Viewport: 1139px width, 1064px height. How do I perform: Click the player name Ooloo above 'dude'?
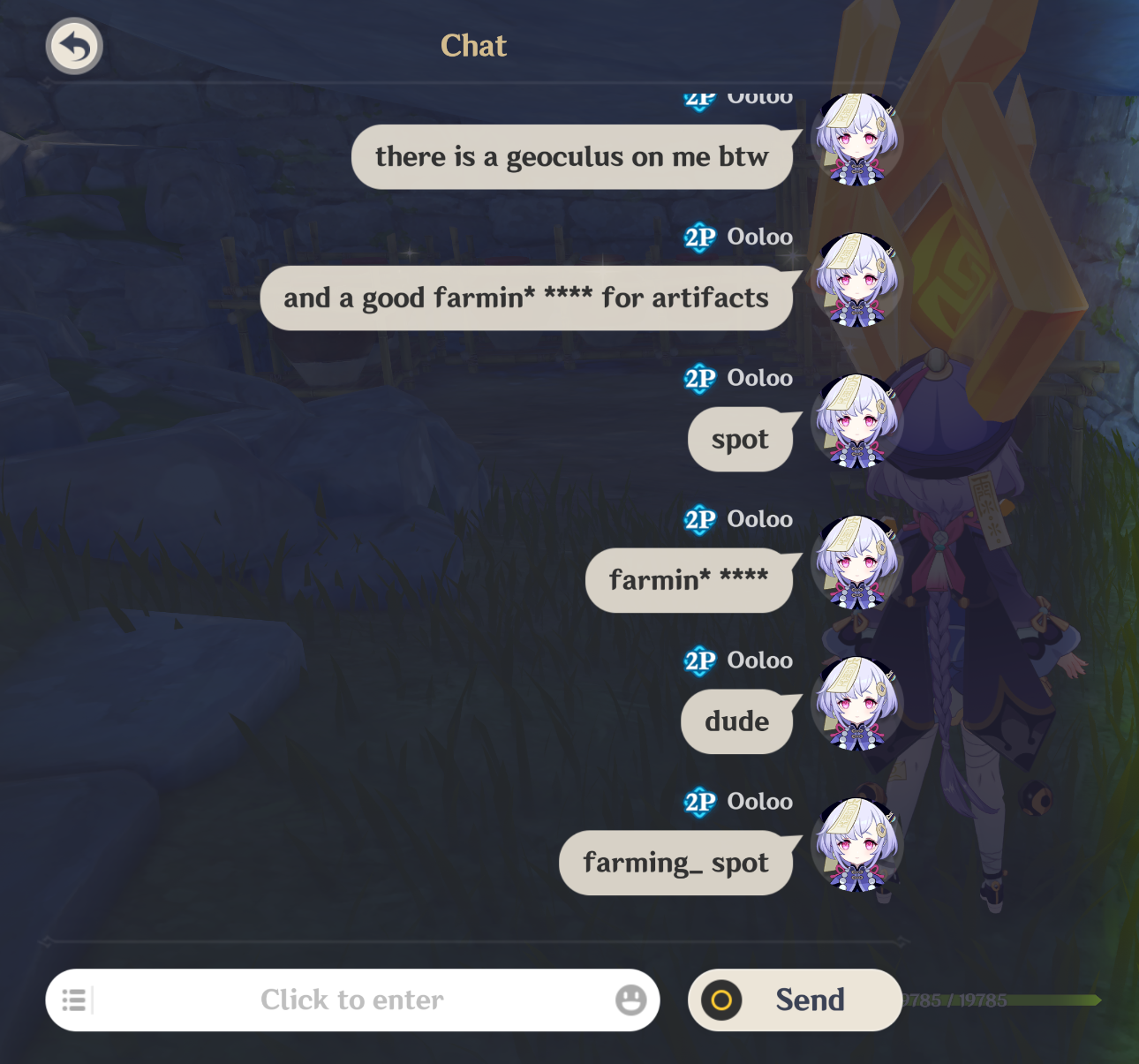[761, 660]
